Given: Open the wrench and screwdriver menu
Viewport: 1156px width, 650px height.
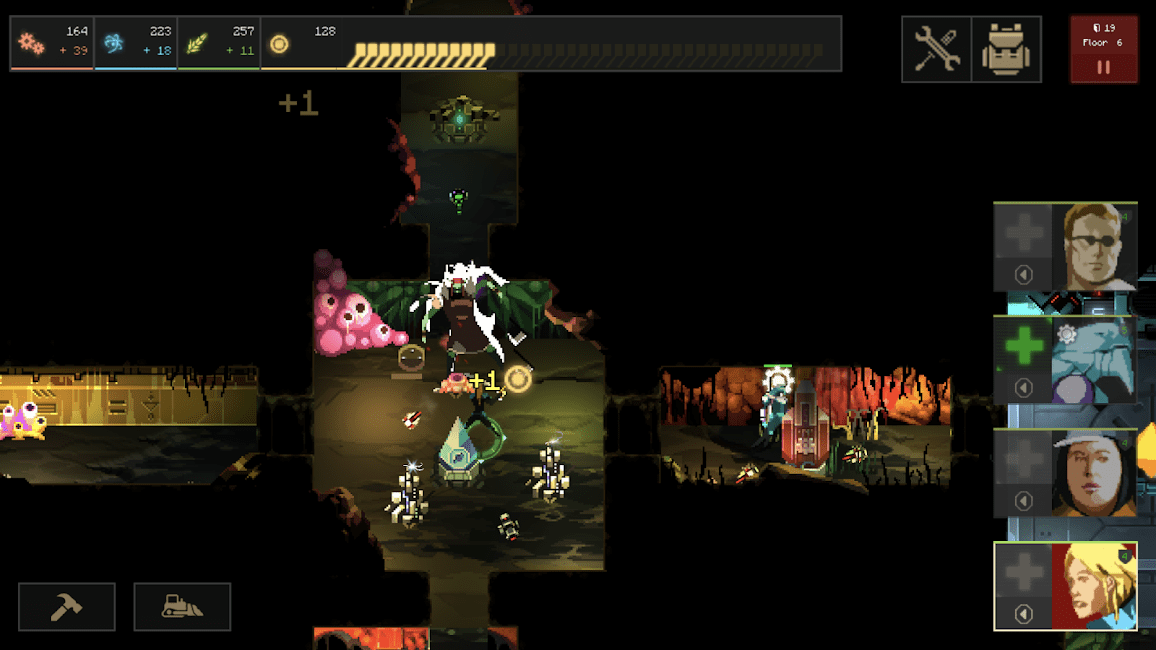Looking at the screenshot, I should [936, 49].
